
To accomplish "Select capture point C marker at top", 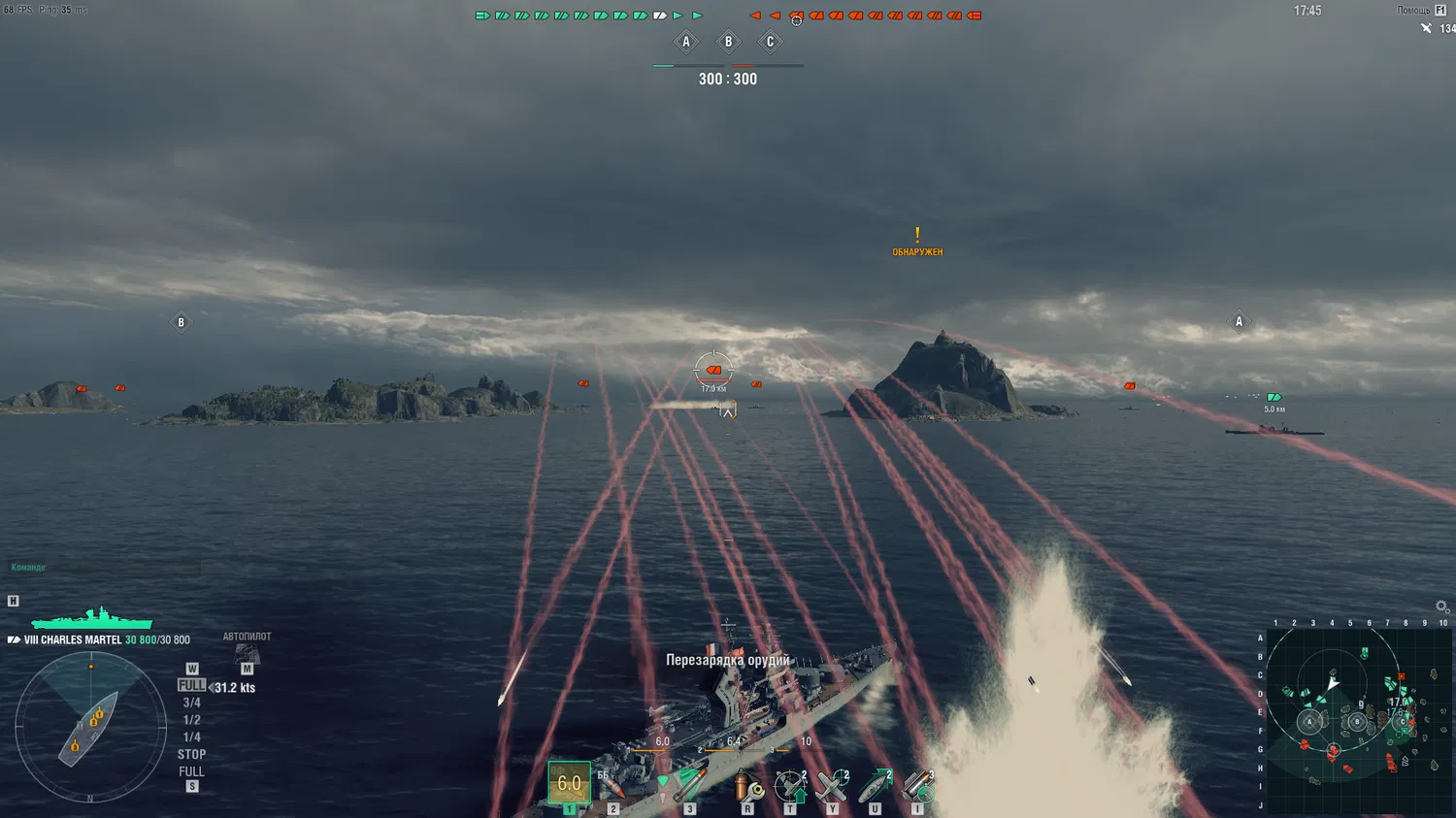I will tap(770, 42).
